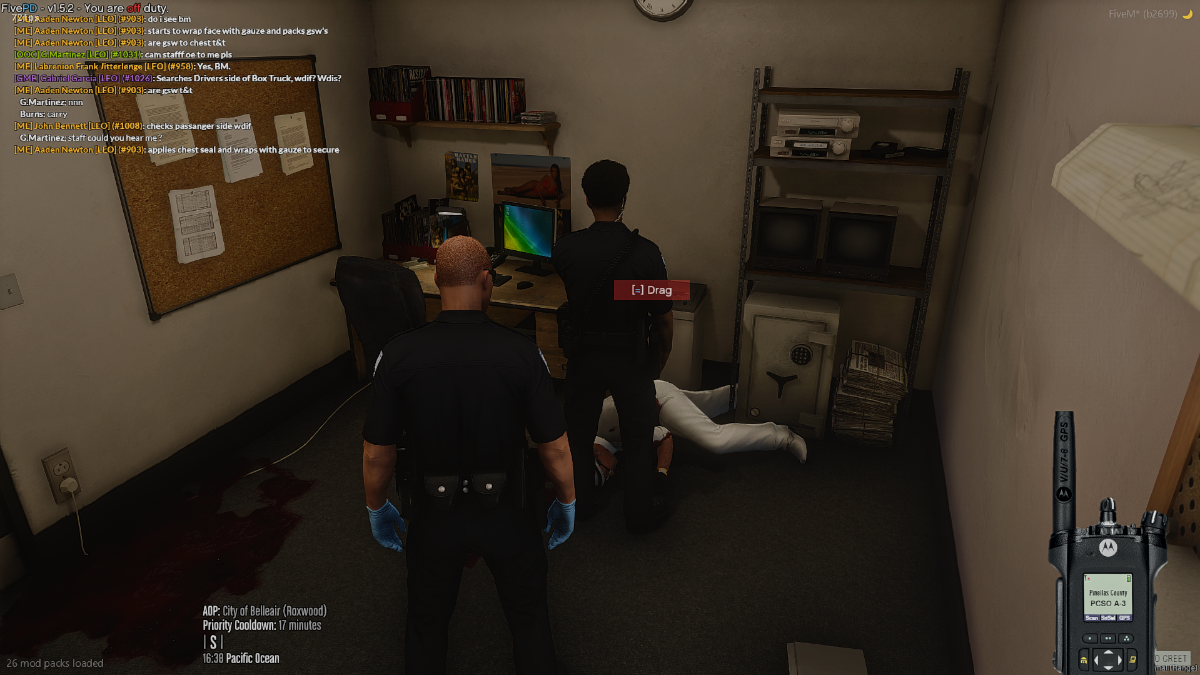Select the Scan softkey on the radio
This screenshot has height=675, width=1200.
1091,618
